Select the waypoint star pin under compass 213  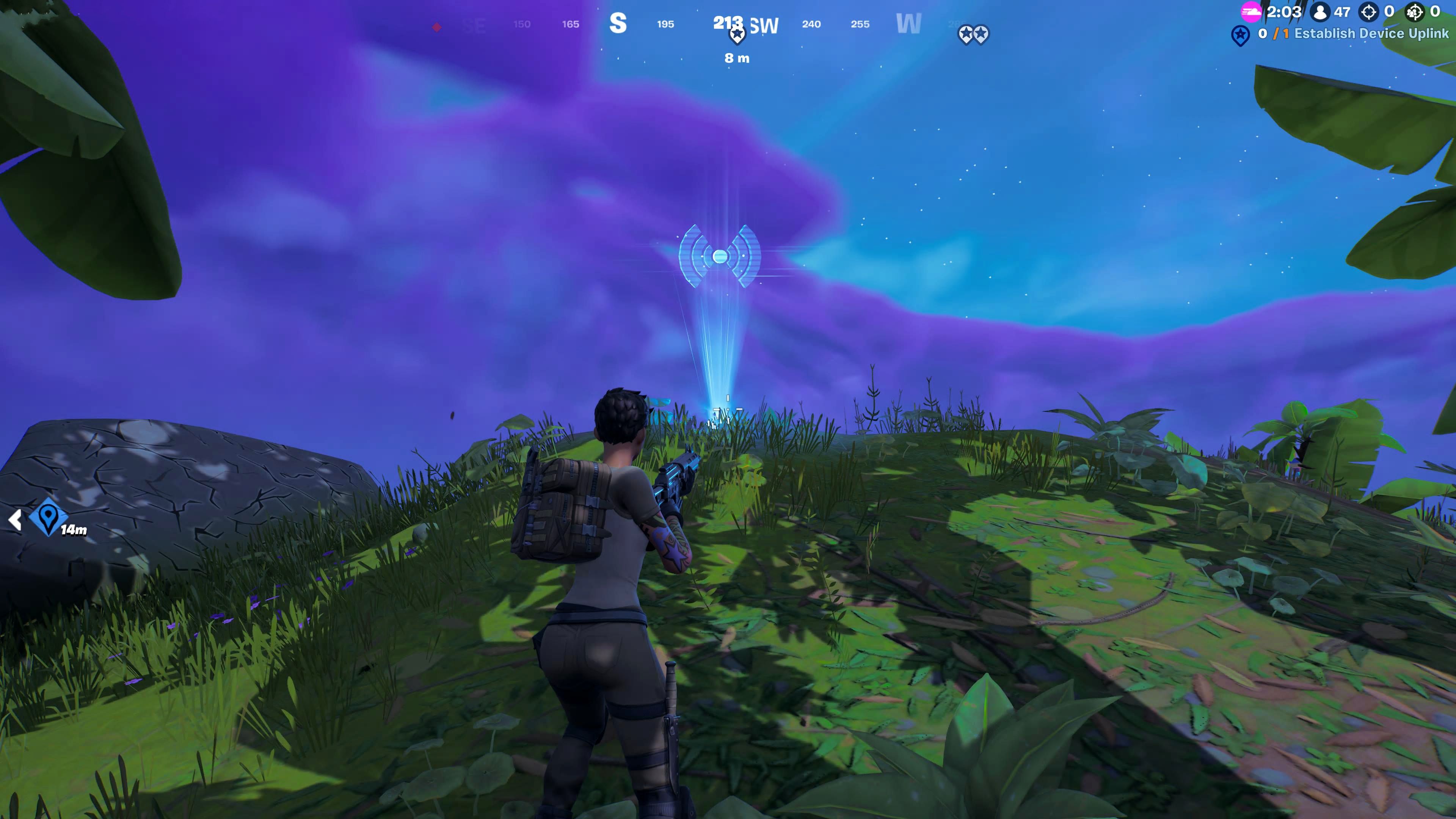coord(736,36)
